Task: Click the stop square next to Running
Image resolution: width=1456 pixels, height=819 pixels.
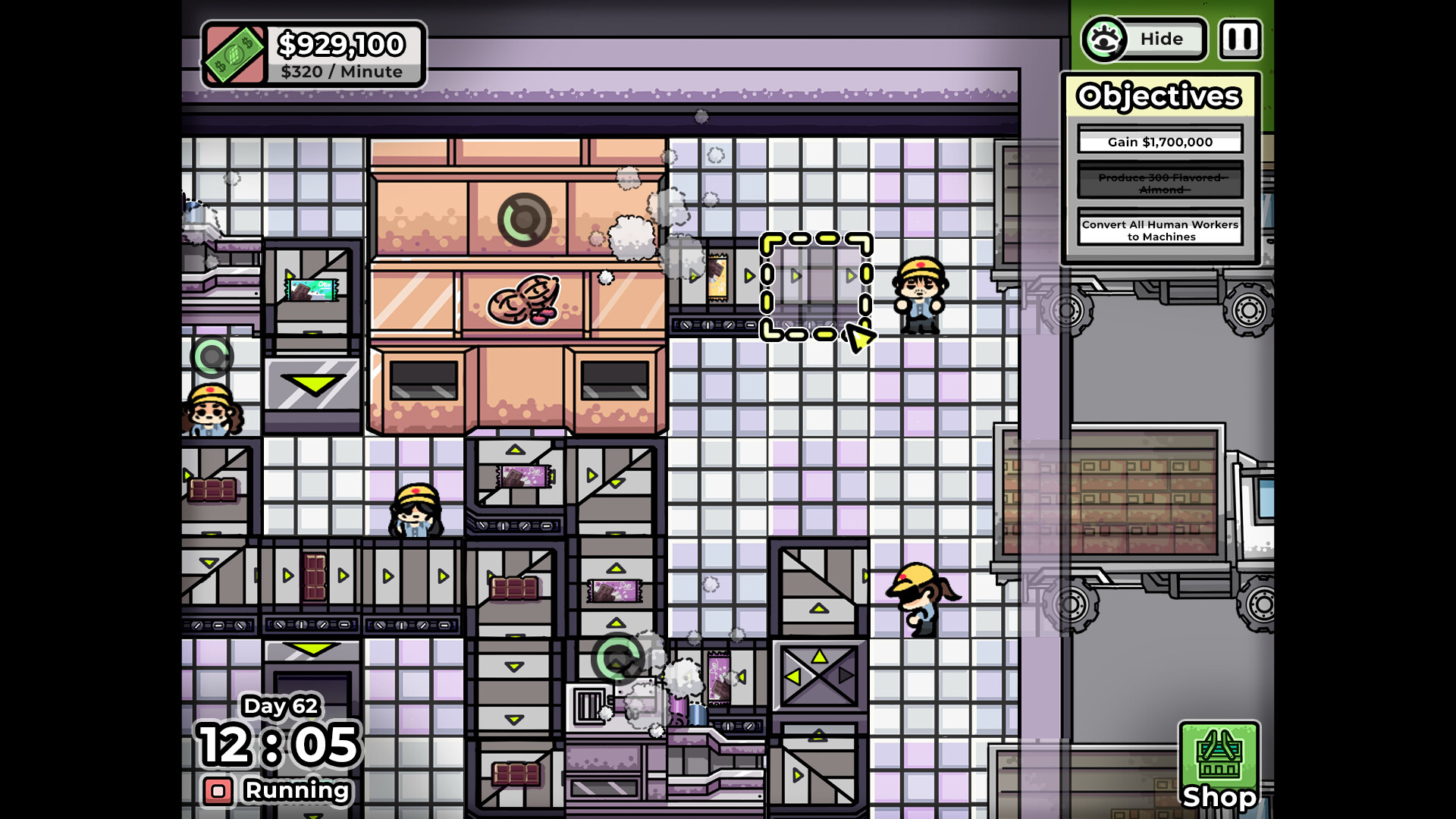Action: (219, 791)
